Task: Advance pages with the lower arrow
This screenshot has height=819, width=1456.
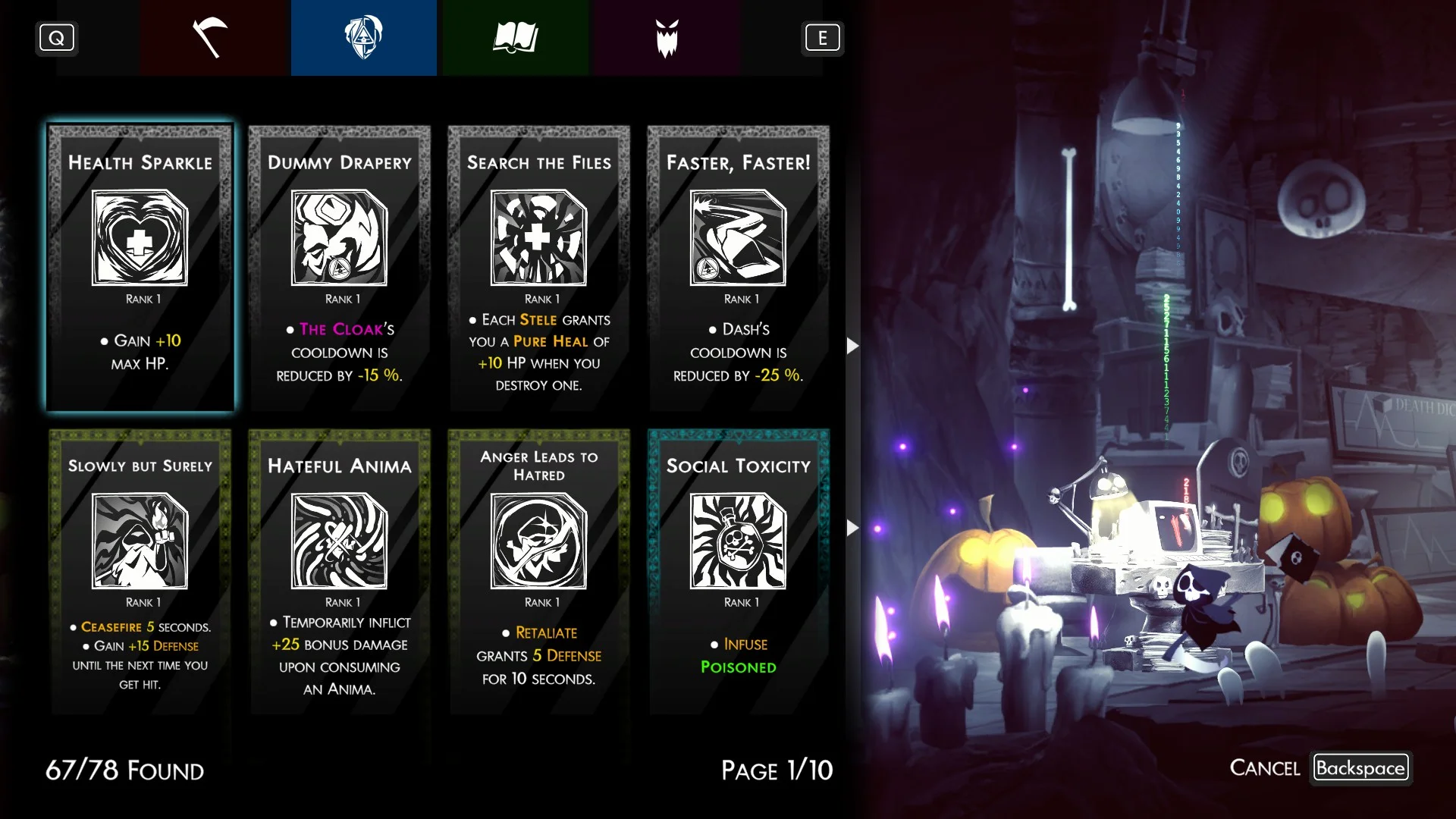Action: [x=852, y=527]
